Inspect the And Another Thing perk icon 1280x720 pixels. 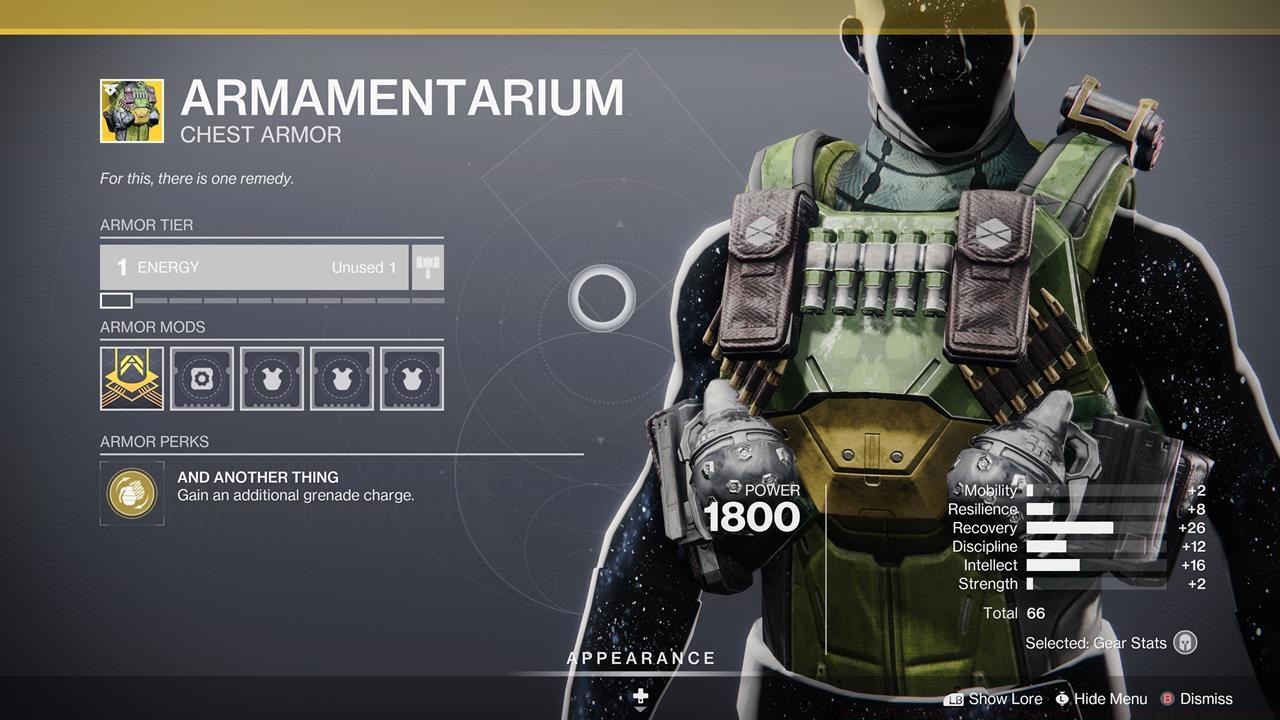point(132,491)
